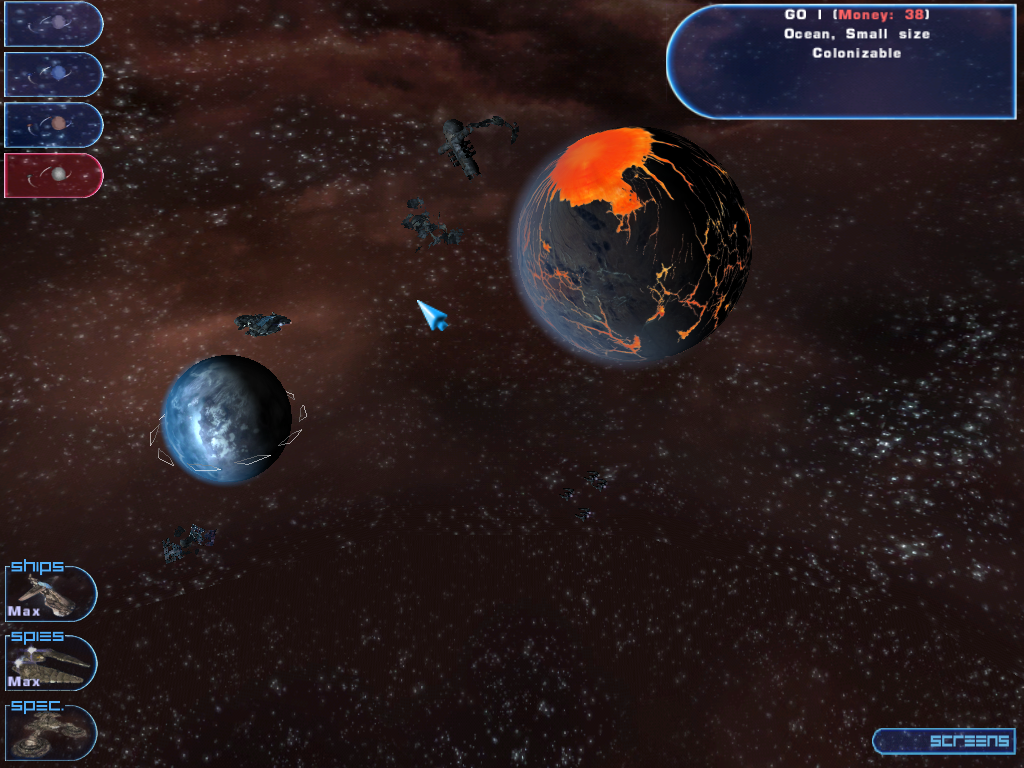Image resolution: width=1024 pixels, height=768 pixels.
Task: Open the Spec. ships panel
Action: (51, 731)
